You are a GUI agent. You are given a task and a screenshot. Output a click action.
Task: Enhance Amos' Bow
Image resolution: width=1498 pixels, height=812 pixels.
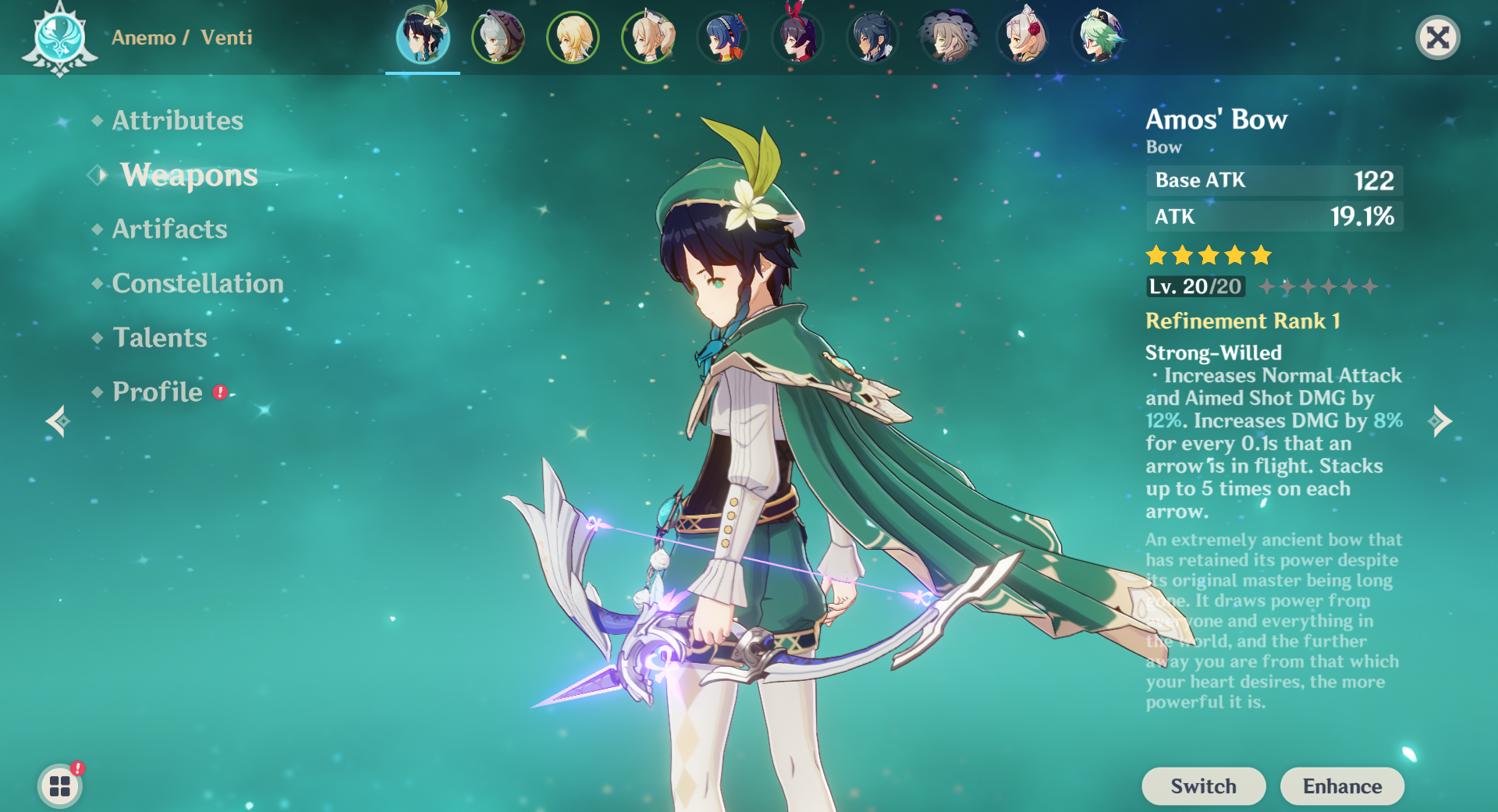pos(1342,785)
